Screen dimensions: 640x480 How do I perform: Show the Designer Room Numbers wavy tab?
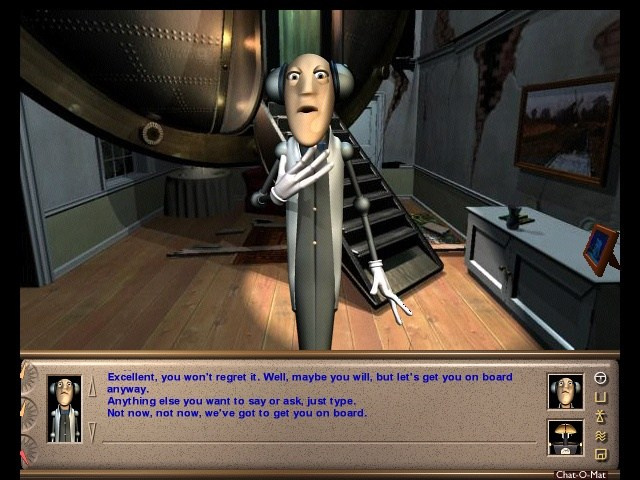[x=601, y=435]
